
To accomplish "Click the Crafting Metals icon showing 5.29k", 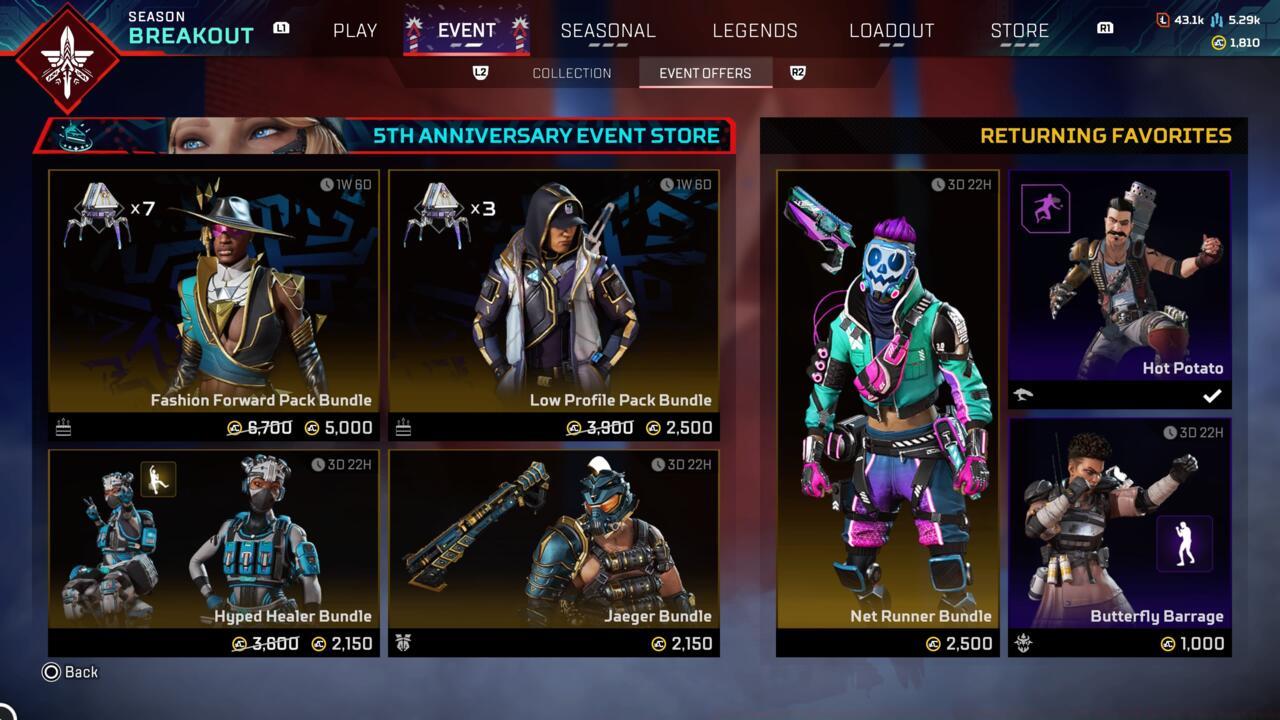I will pyautogui.click(x=1216, y=20).
